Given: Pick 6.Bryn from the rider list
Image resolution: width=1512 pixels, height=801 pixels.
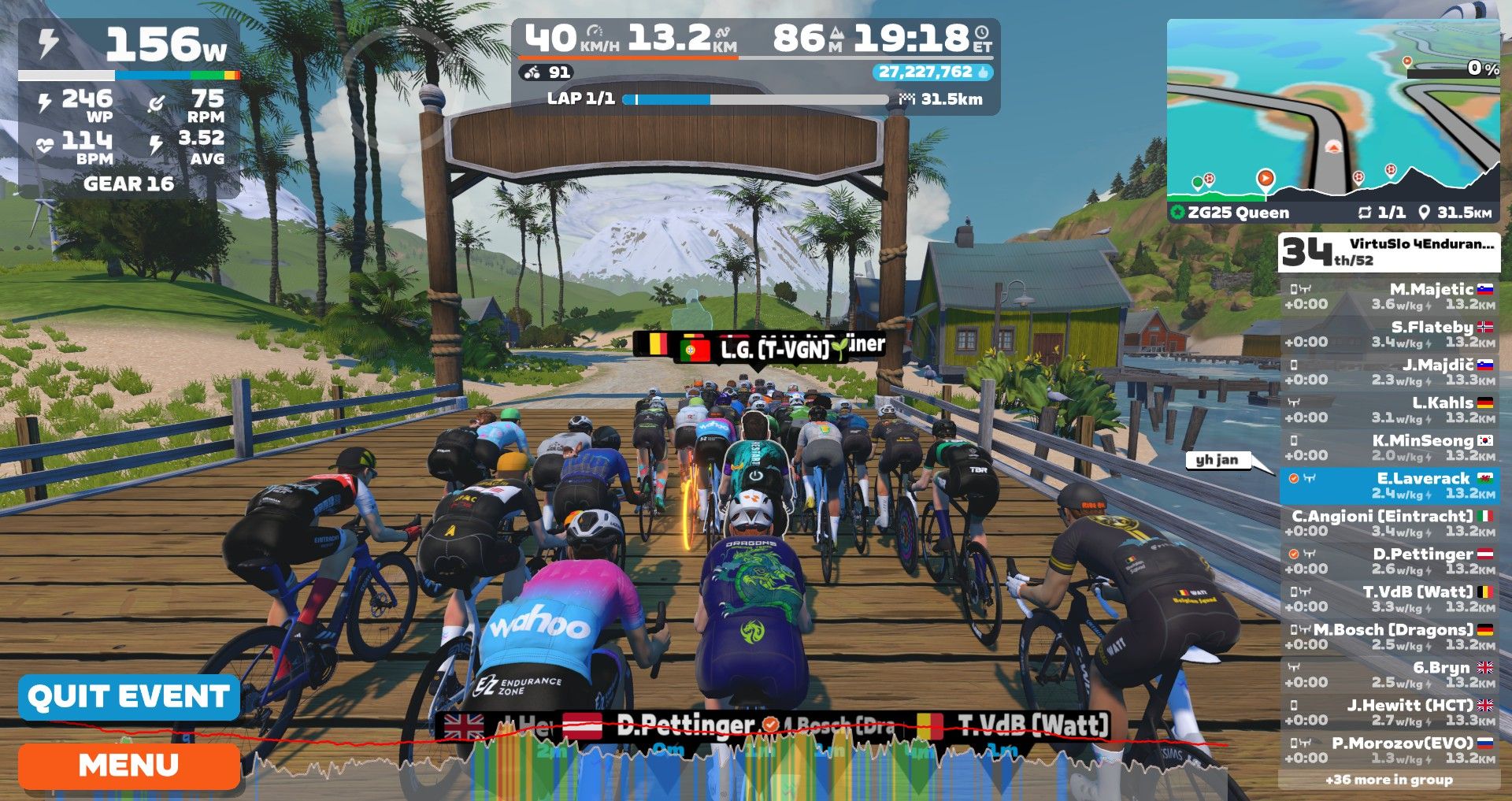Looking at the screenshot, I should (x=1389, y=674).
